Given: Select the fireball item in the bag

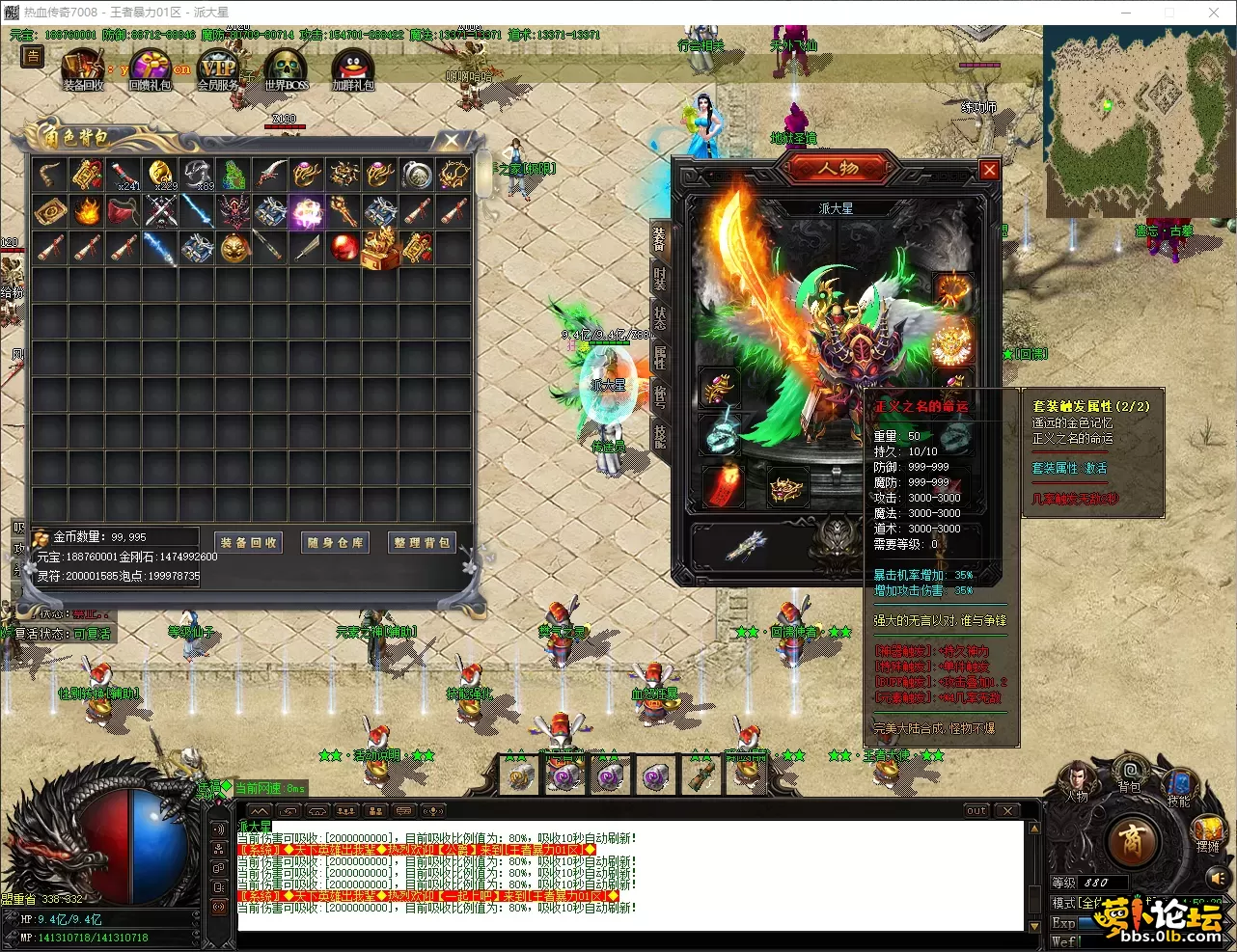Looking at the screenshot, I should click(87, 211).
